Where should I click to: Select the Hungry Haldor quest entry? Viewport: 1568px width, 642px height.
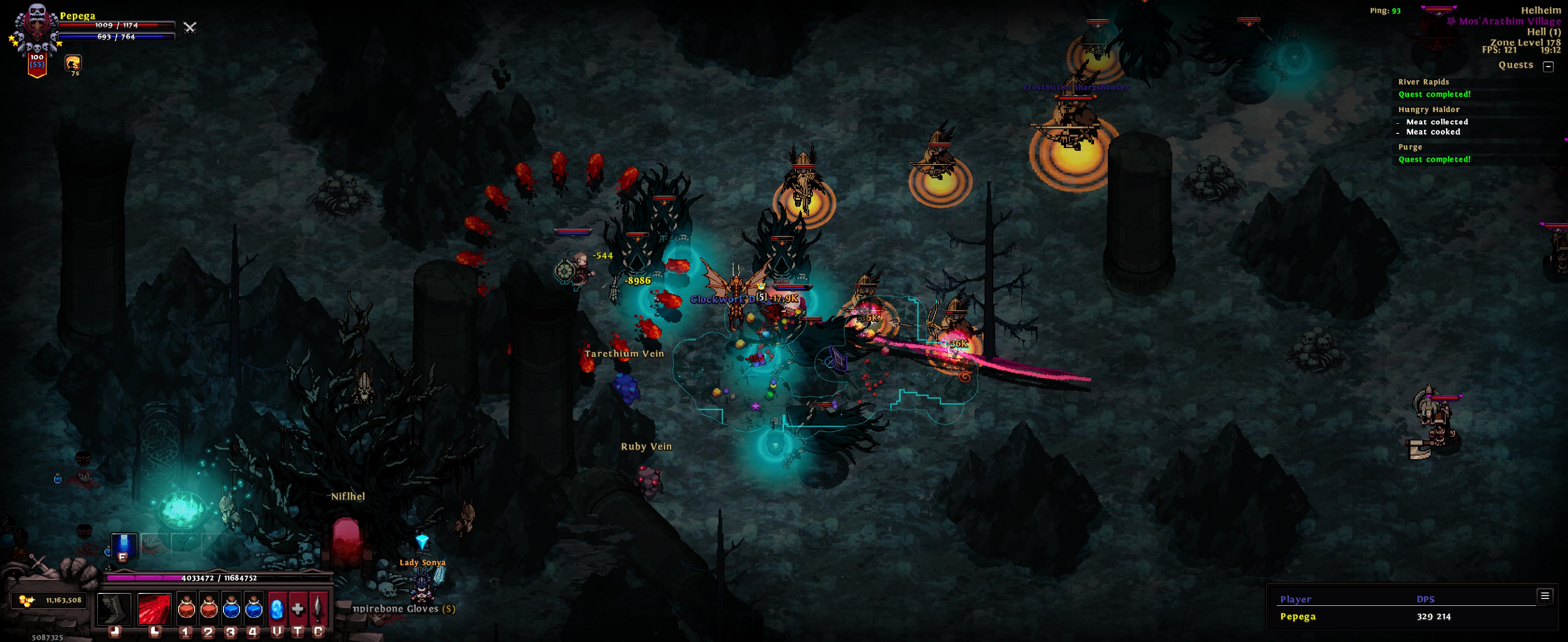pyautogui.click(x=1429, y=110)
